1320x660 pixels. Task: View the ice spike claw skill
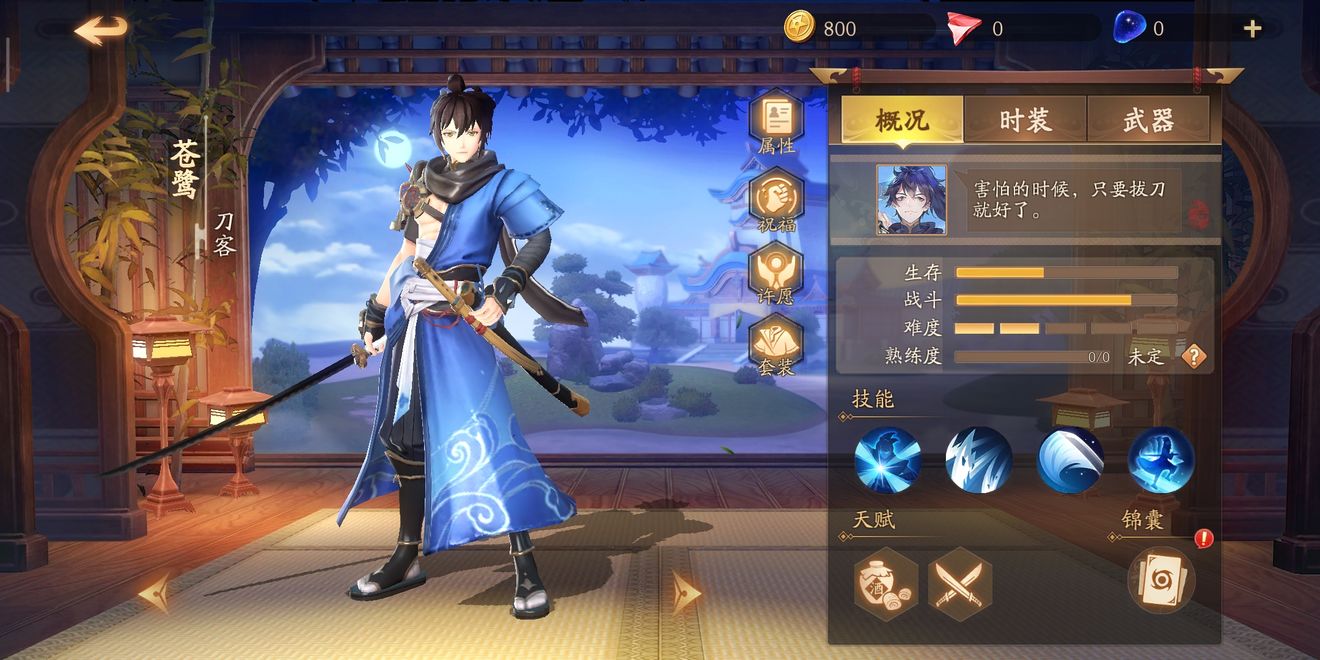coord(979,460)
